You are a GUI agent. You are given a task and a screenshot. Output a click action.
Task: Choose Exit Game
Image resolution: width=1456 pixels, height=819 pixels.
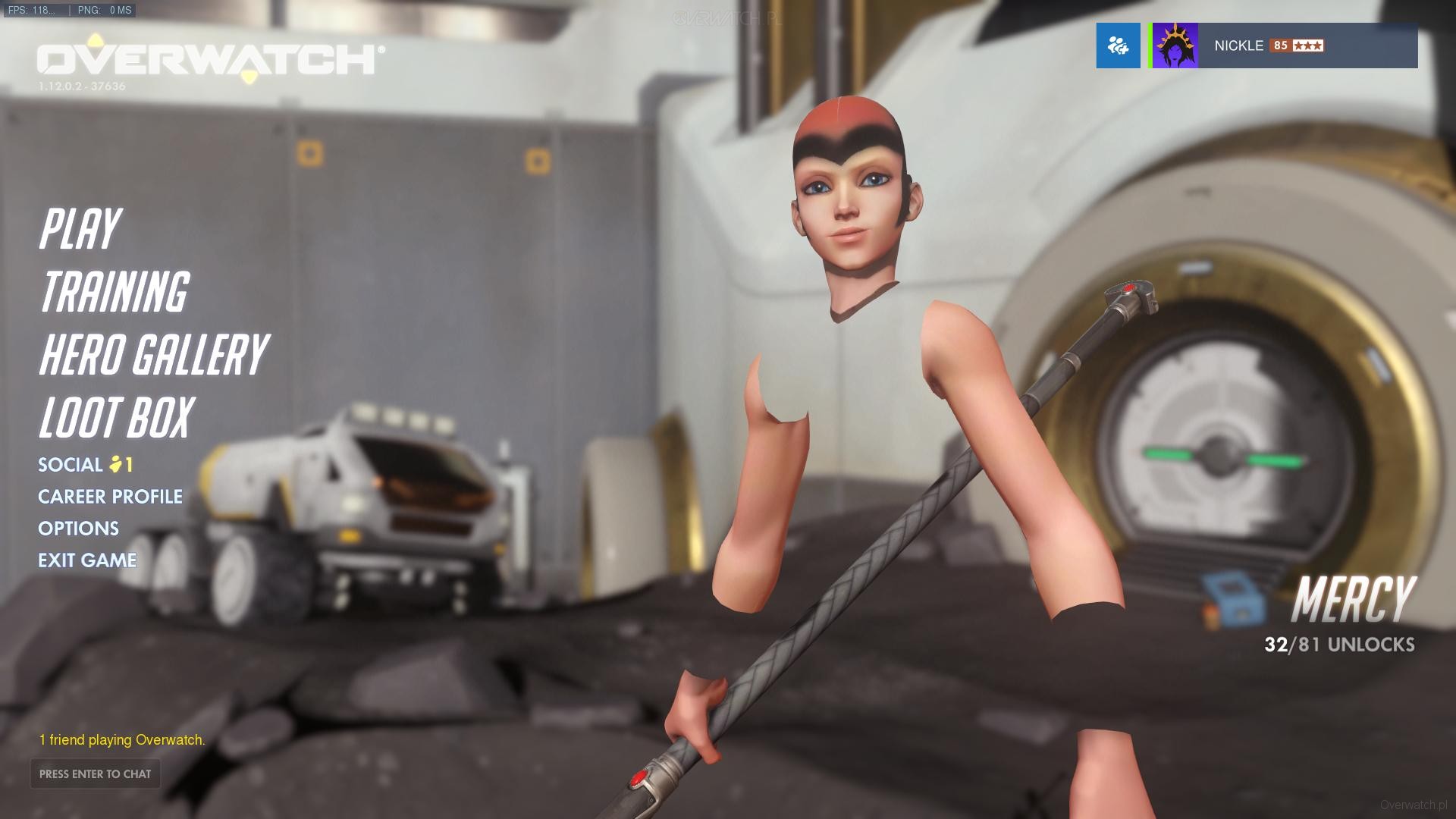point(87,560)
